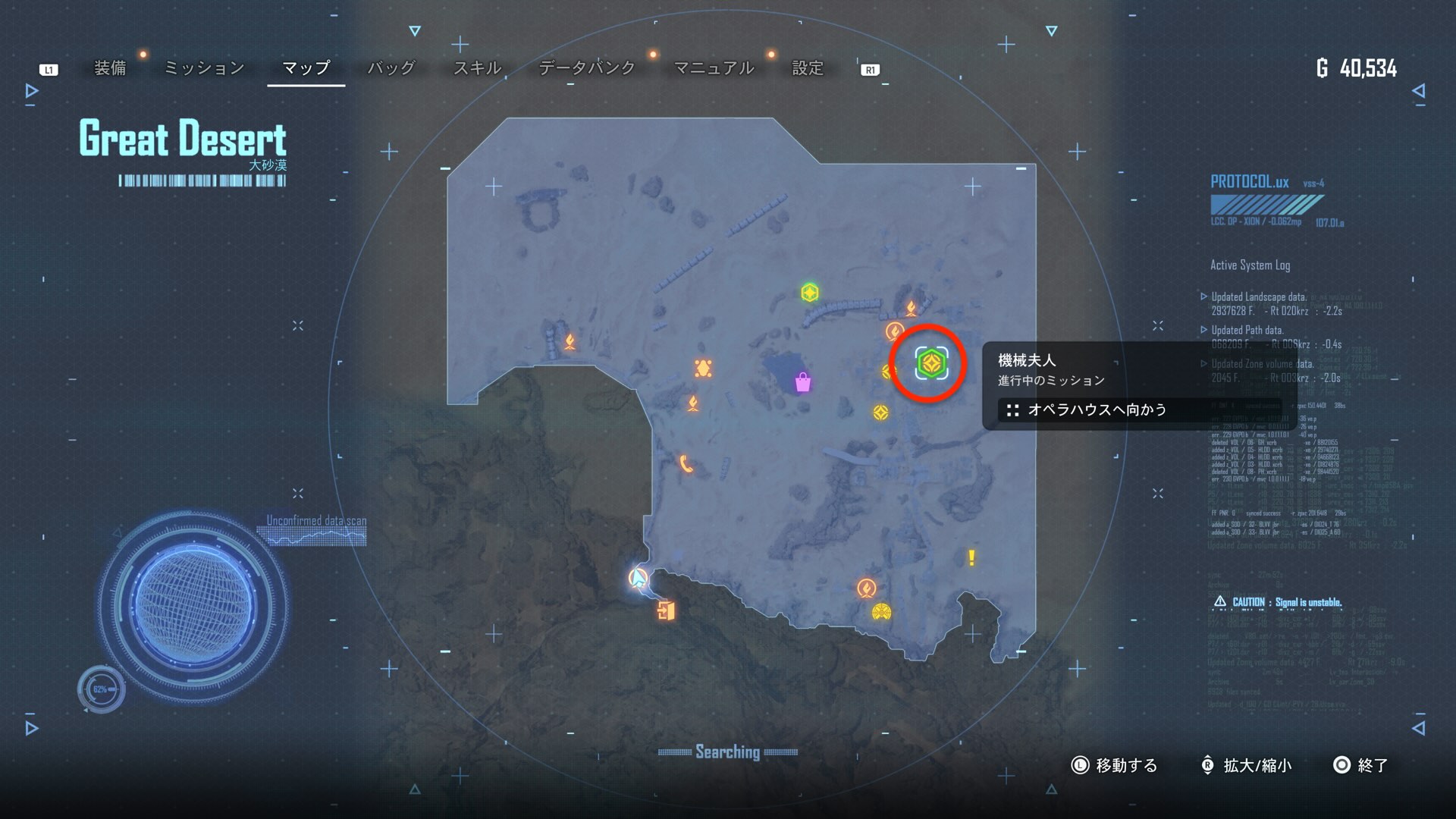Choose the orange exit door marker
This screenshot has height=819, width=1456.
tap(666, 610)
